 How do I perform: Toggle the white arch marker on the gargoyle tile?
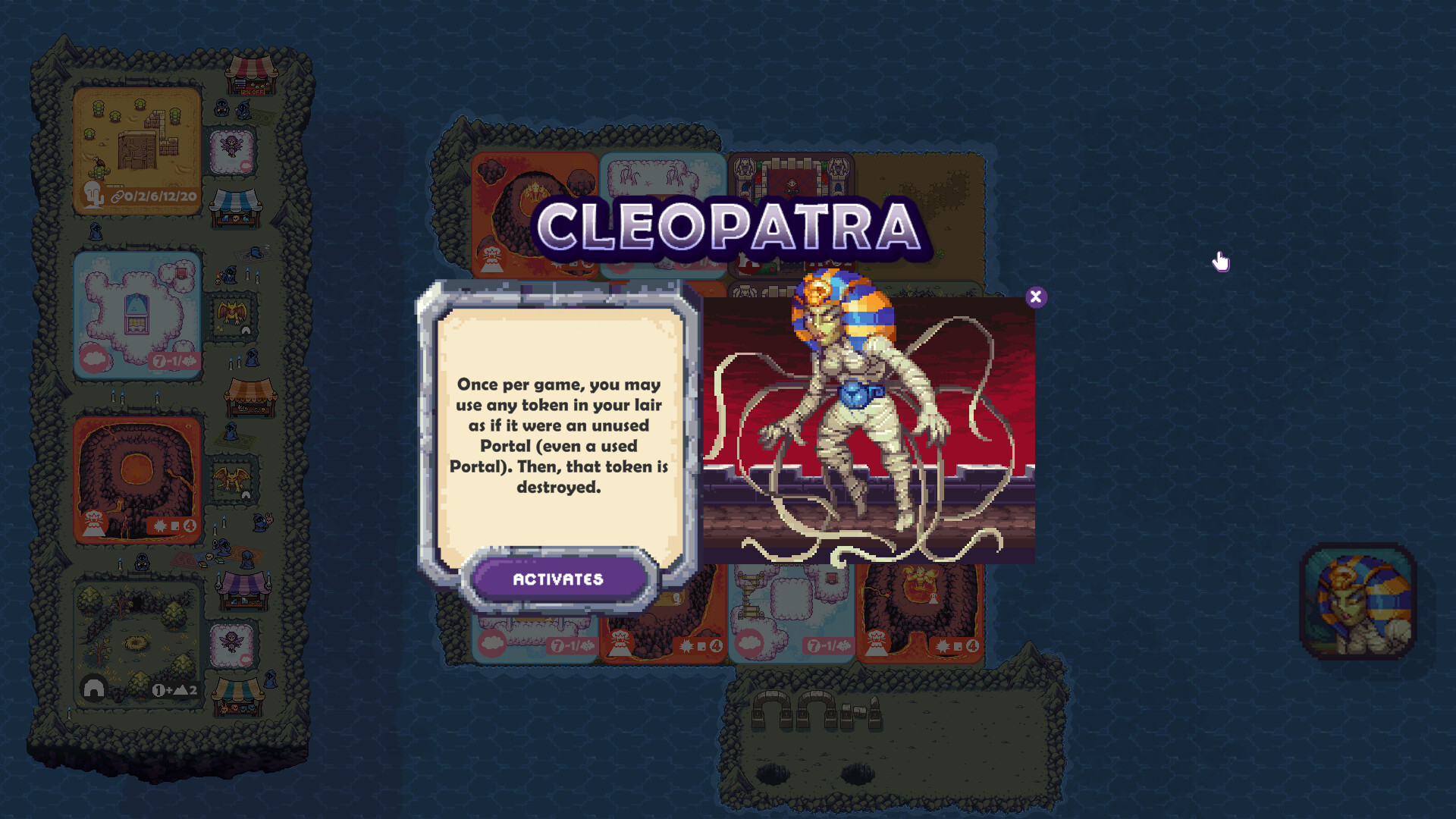(x=246, y=329)
